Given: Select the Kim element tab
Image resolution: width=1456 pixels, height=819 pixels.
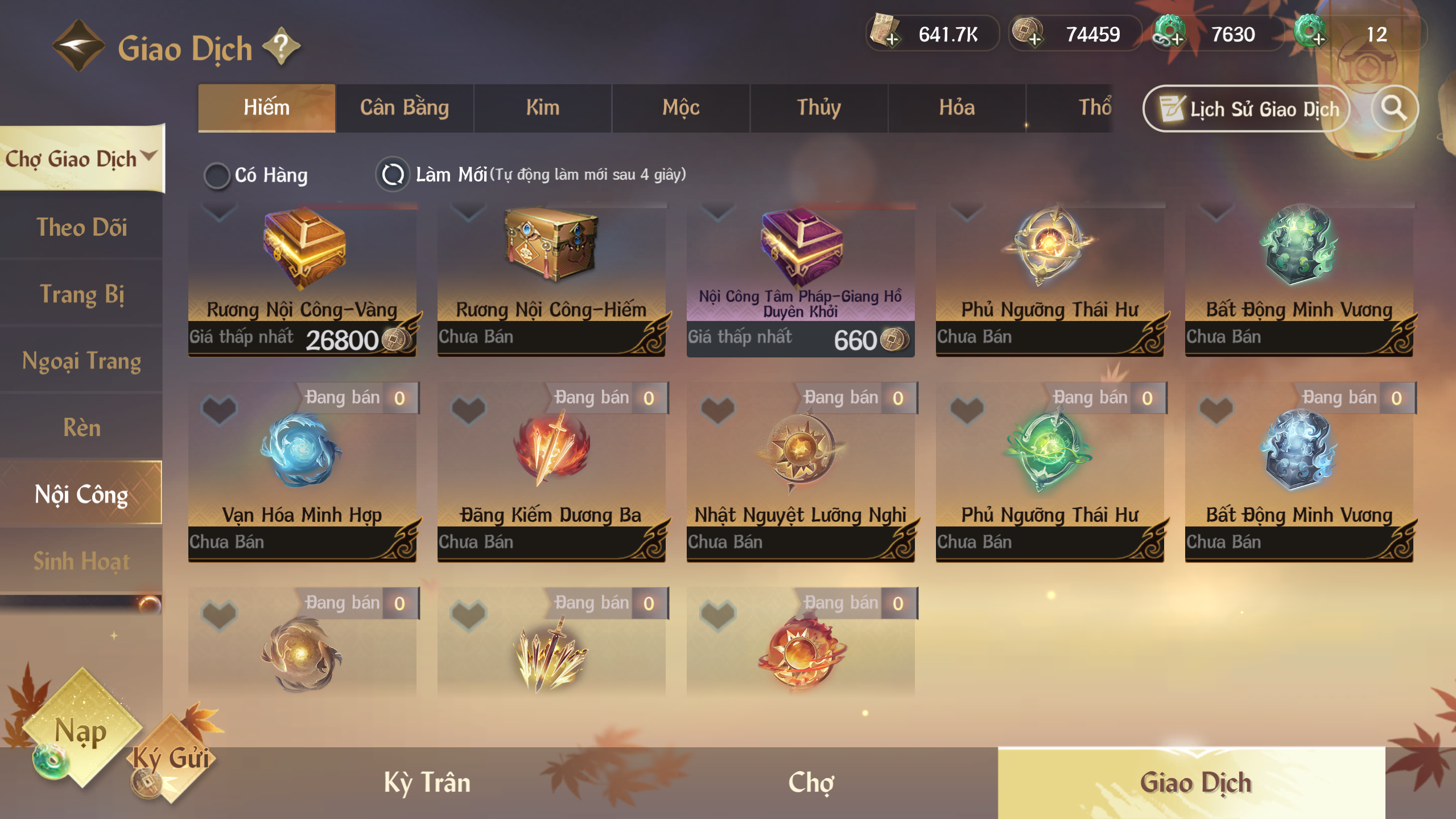Looking at the screenshot, I should (x=542, y=108).
